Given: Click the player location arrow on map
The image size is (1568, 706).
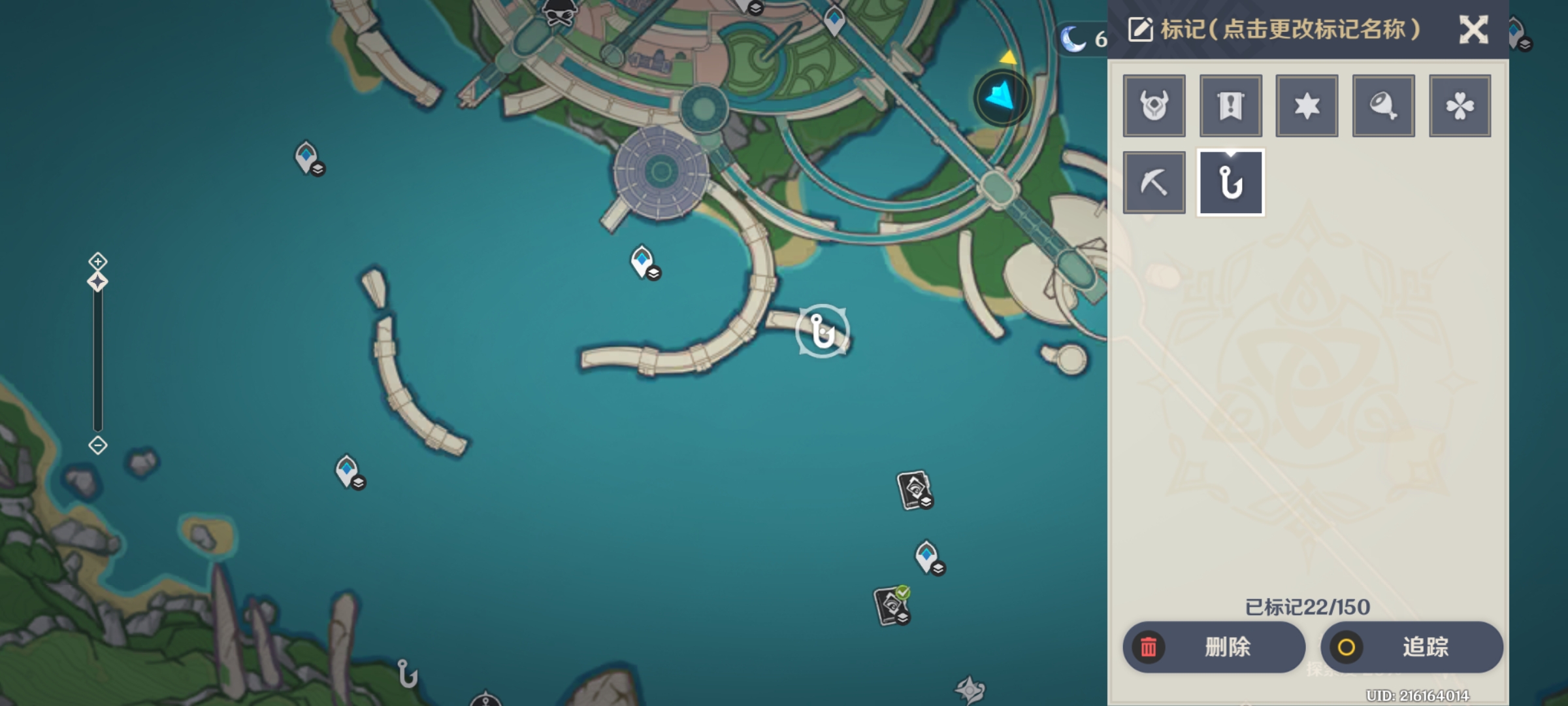Looking at the screenshot, I should tap(1001, 97).
